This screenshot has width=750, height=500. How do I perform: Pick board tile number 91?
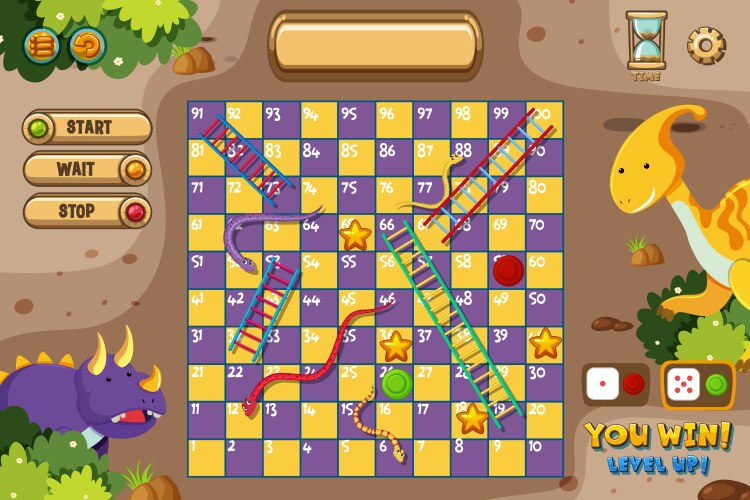point(206,120)
